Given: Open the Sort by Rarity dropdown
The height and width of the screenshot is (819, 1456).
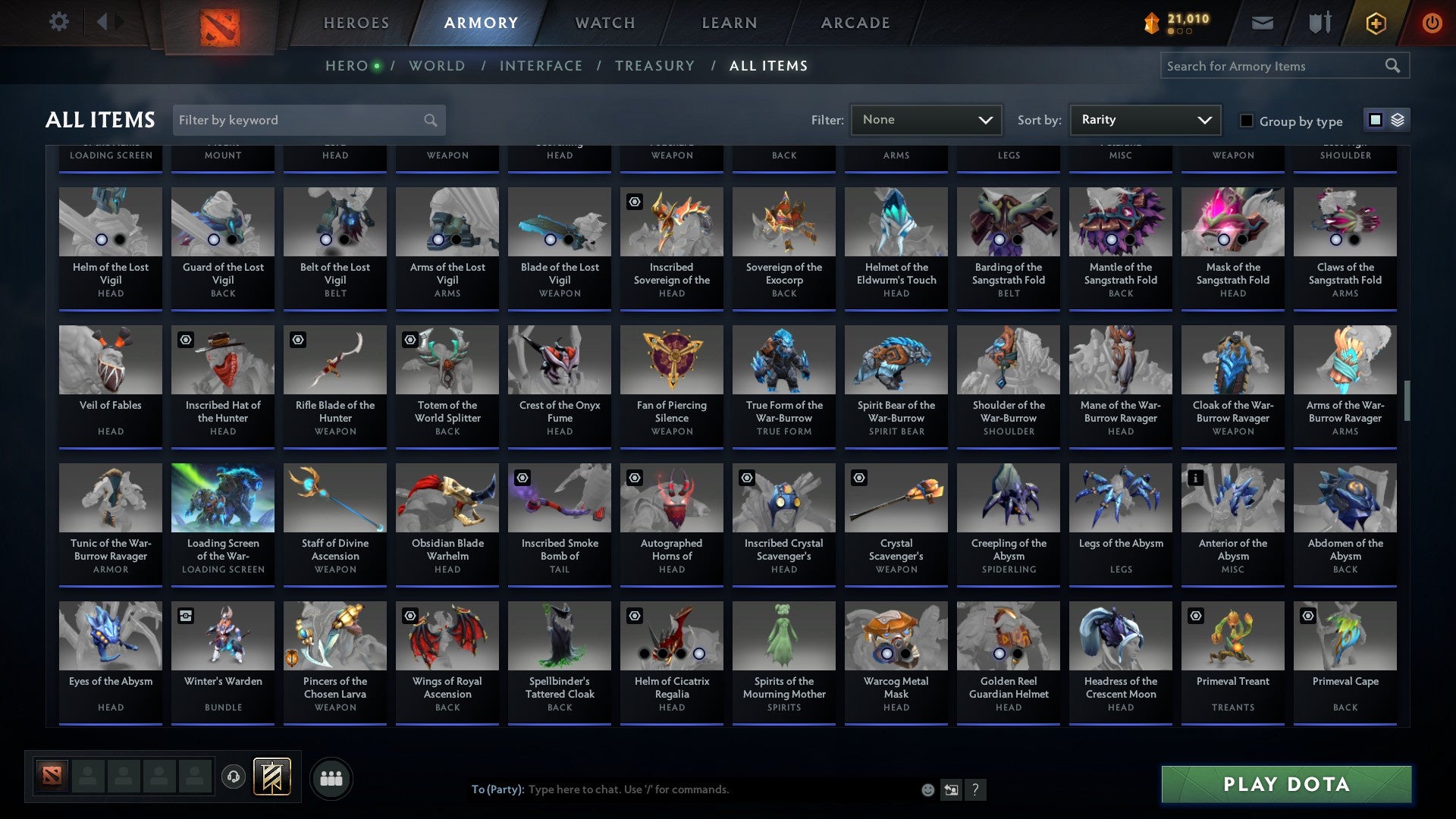Looking at the screenshot, I should tap(1144, 119).
